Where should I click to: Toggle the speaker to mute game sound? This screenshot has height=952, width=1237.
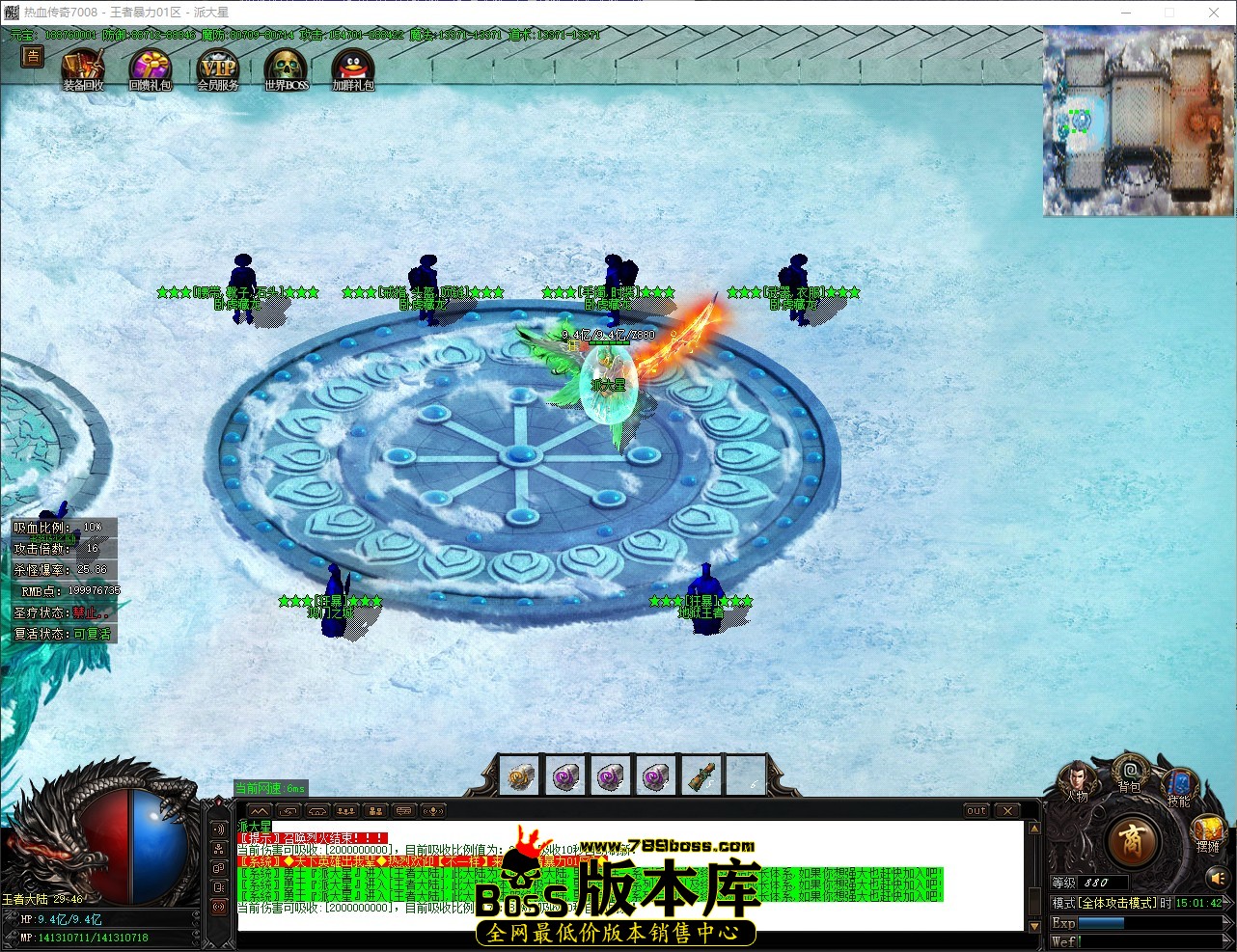1218,878
